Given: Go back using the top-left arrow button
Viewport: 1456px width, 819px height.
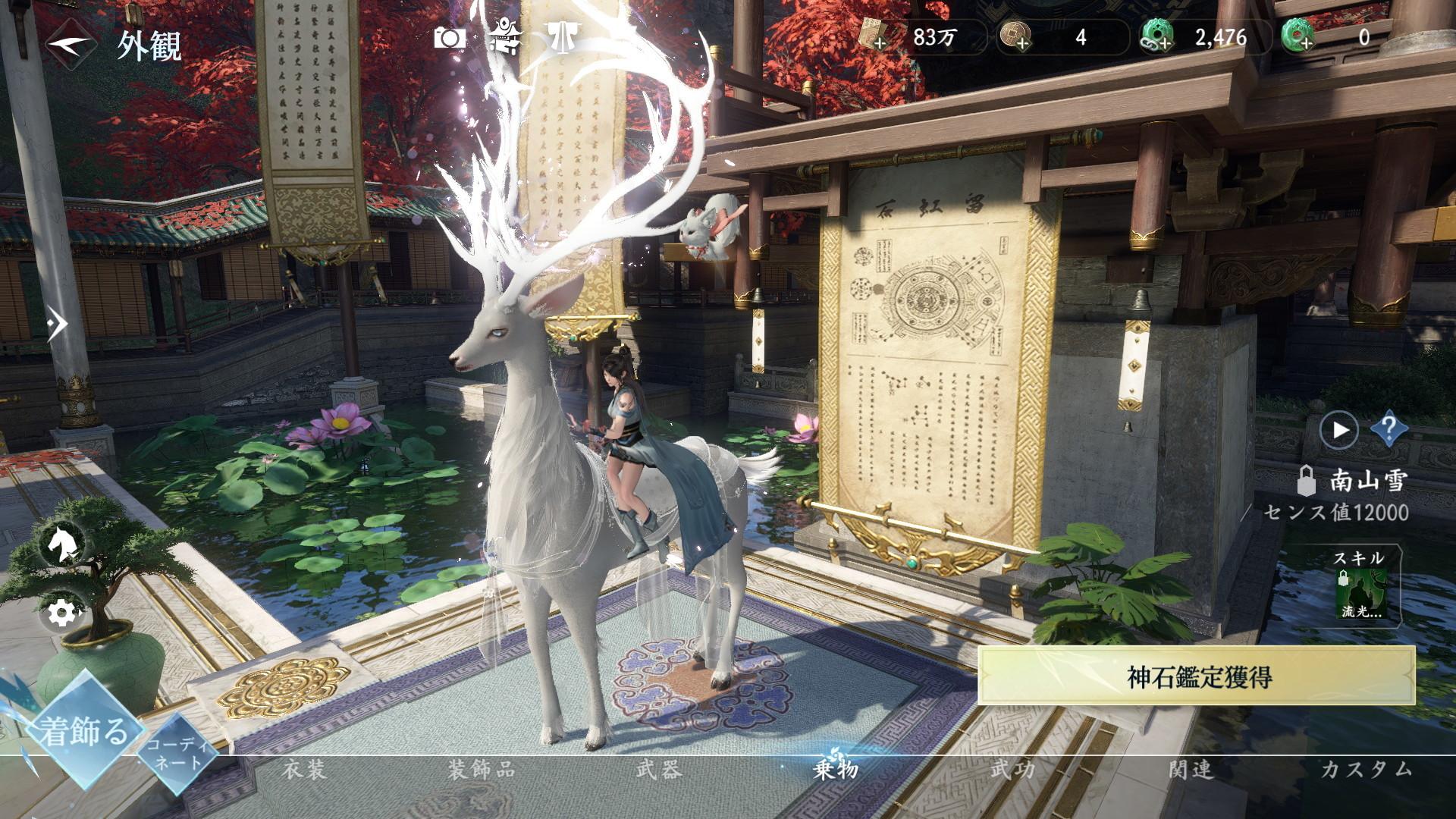Looking at the screenshot, I should (x=71, y=45).
